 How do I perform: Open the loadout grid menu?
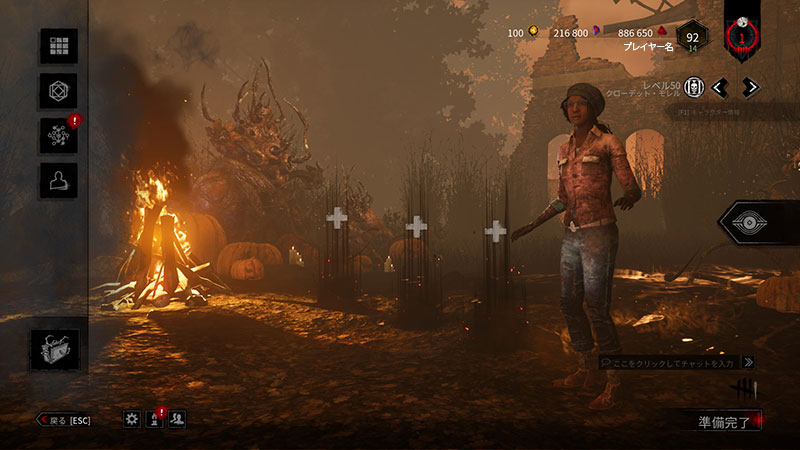pyautogui.click(x=58, y=46)
